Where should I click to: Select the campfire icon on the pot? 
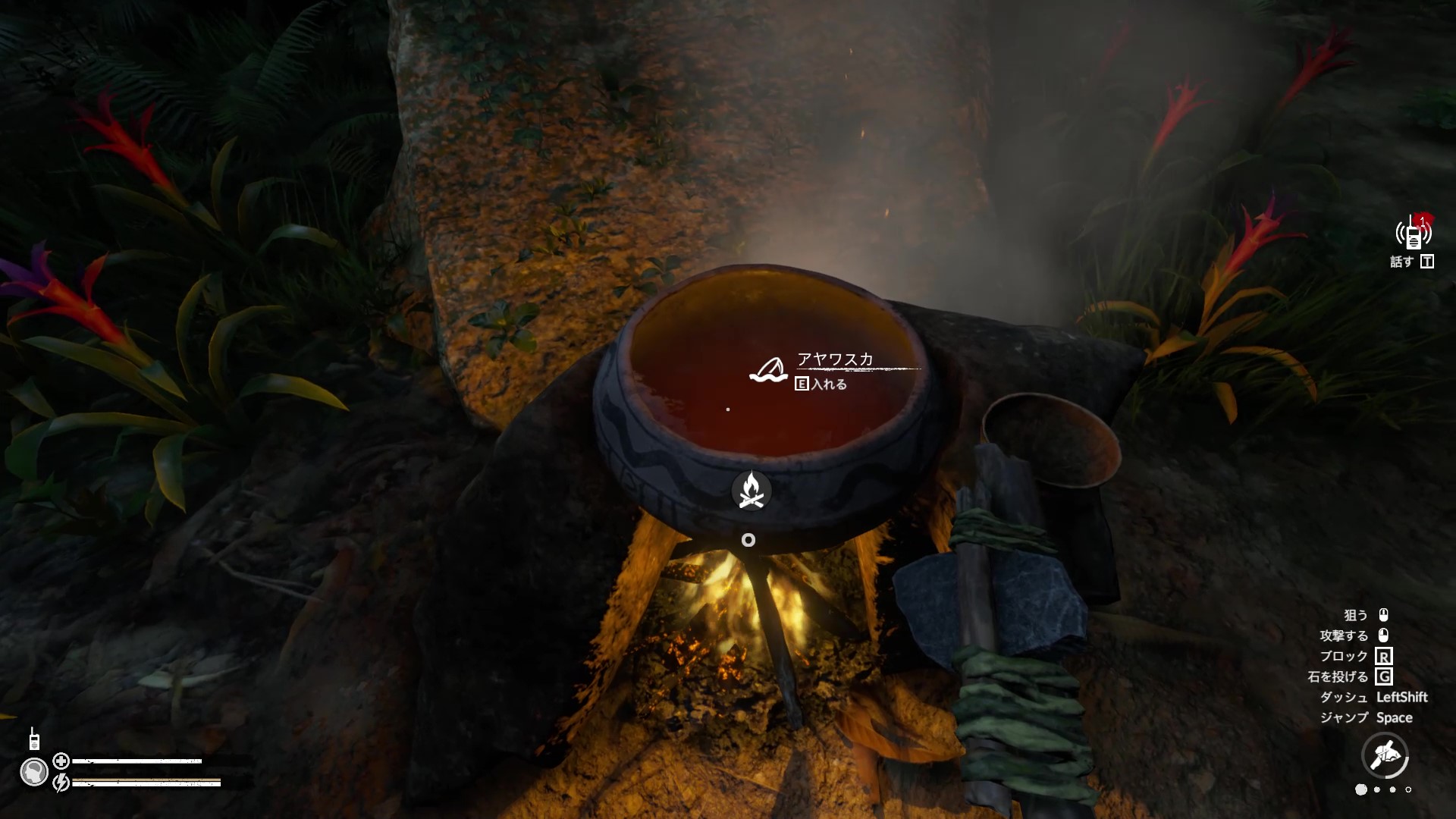[x=751, y=491]
